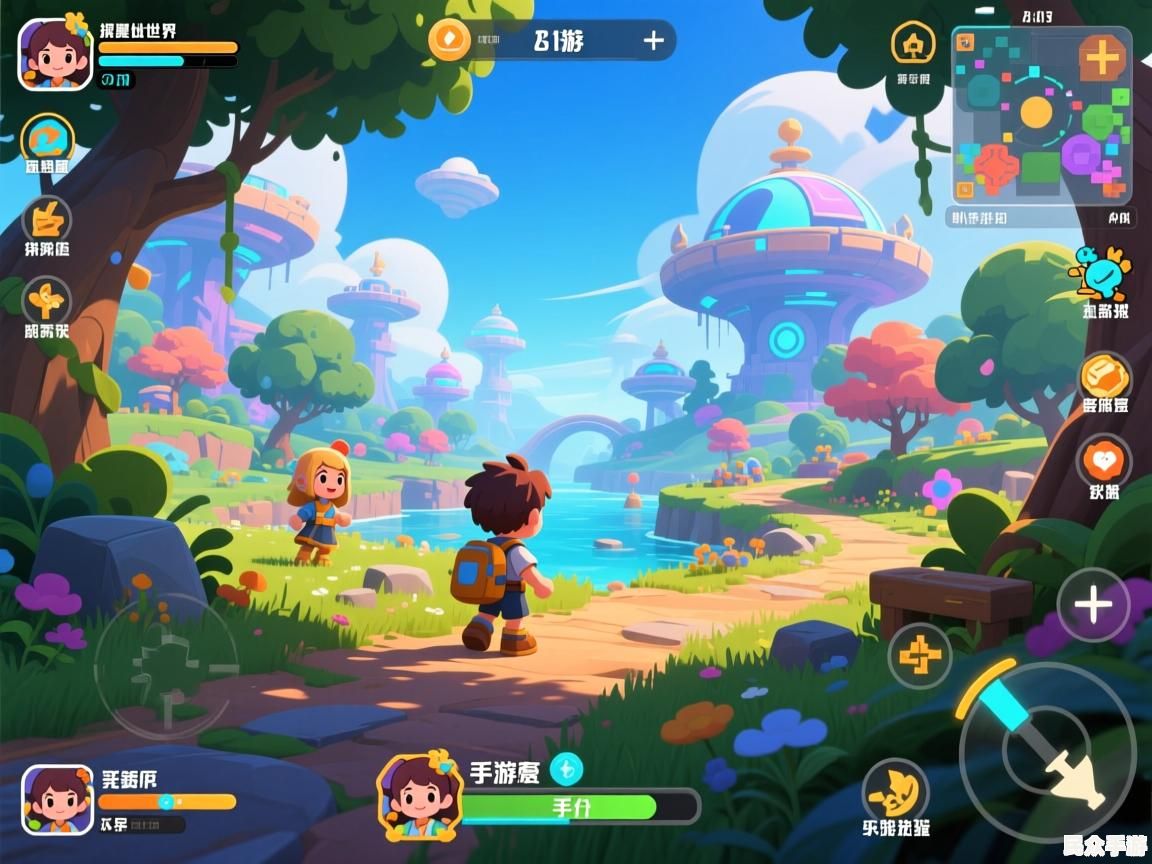Select the yellow pinwheel icon
Image resolution: width=1152 pixels, height=864 pixels.
pos(47,299)
